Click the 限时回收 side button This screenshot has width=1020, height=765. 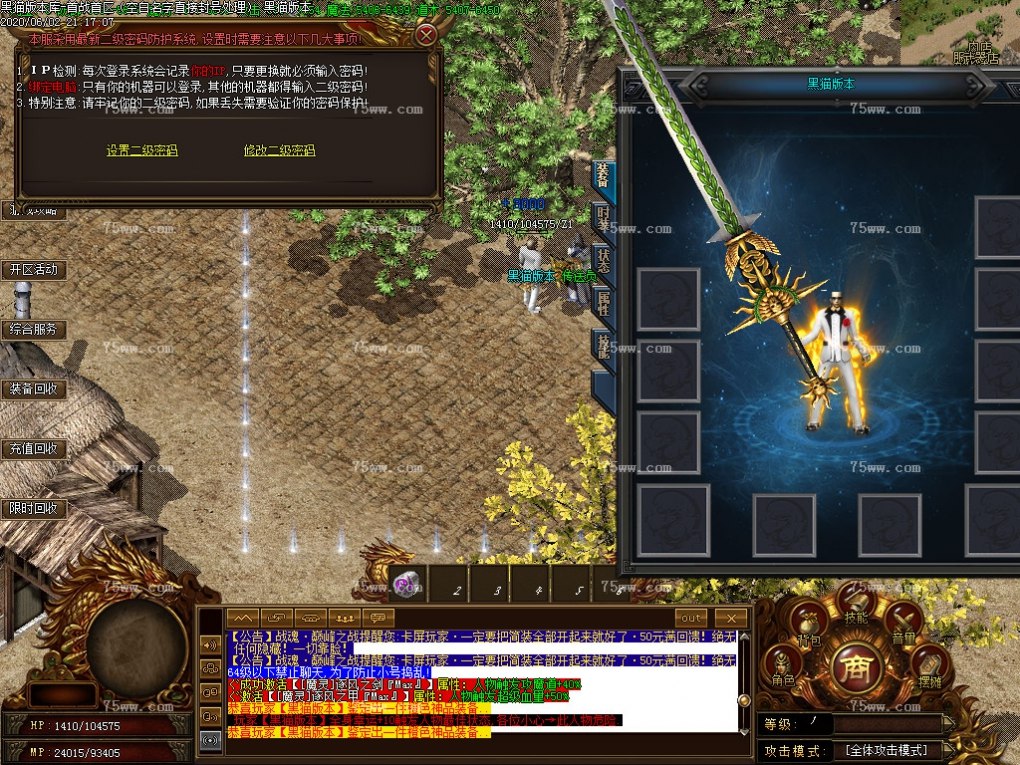(x=33, y=509)
